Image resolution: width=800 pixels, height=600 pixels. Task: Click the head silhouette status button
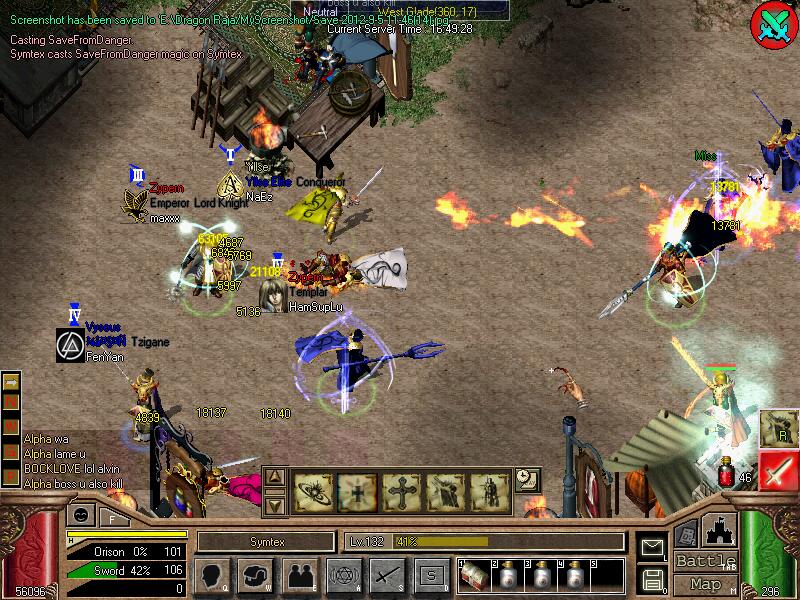click(212, 576)
